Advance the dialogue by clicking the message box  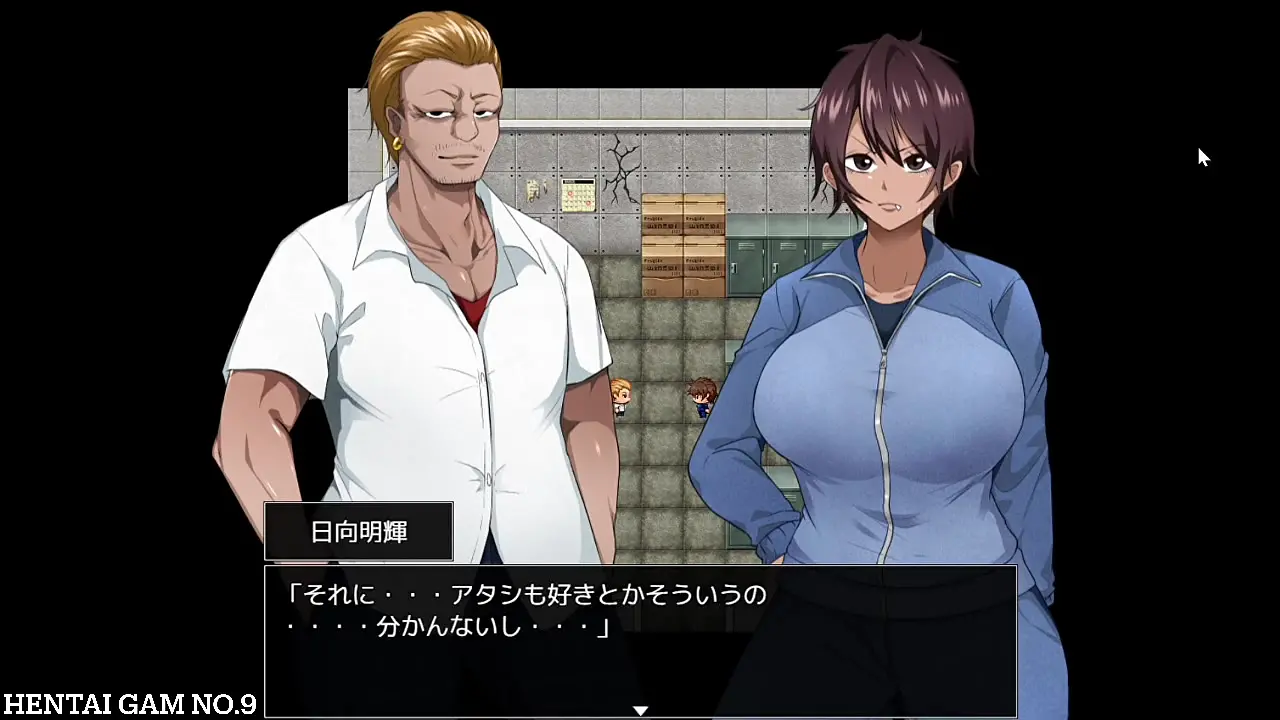point(640,640)
